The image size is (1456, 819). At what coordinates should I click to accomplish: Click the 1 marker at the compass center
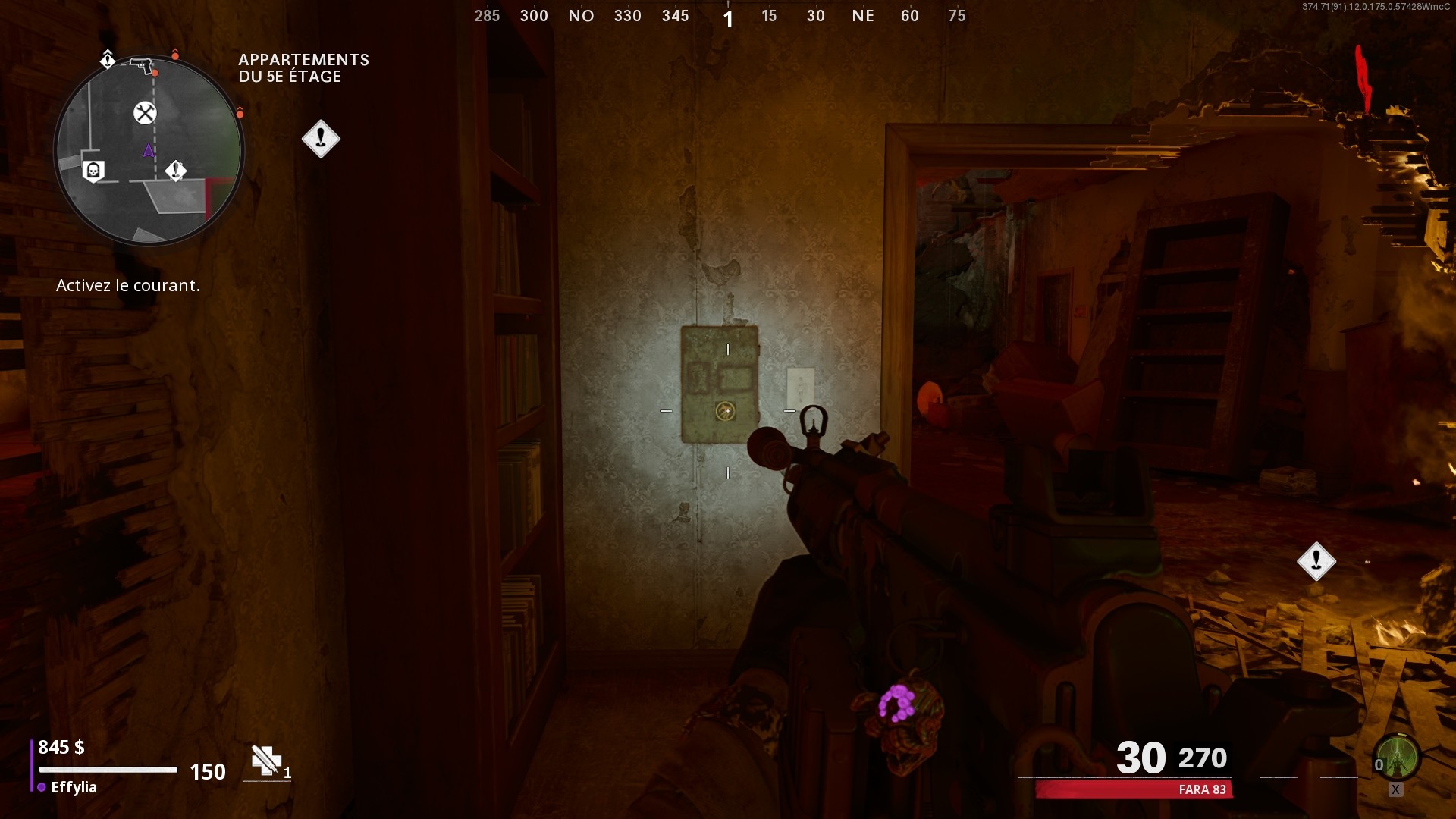(x=728, y=18)
